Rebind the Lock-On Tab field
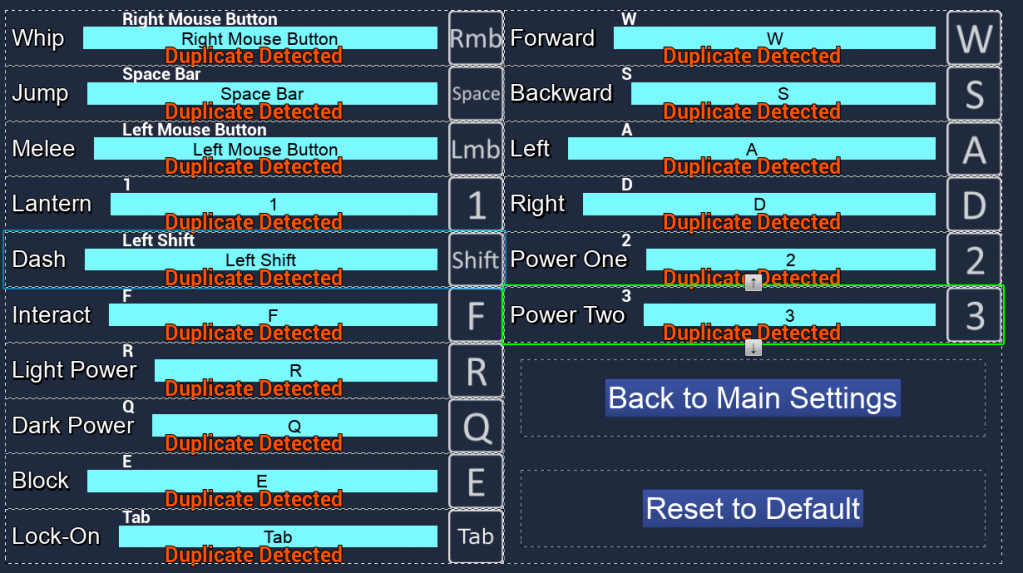Image resolution: width=1023 pixels, height=573 pixels. 278,537
